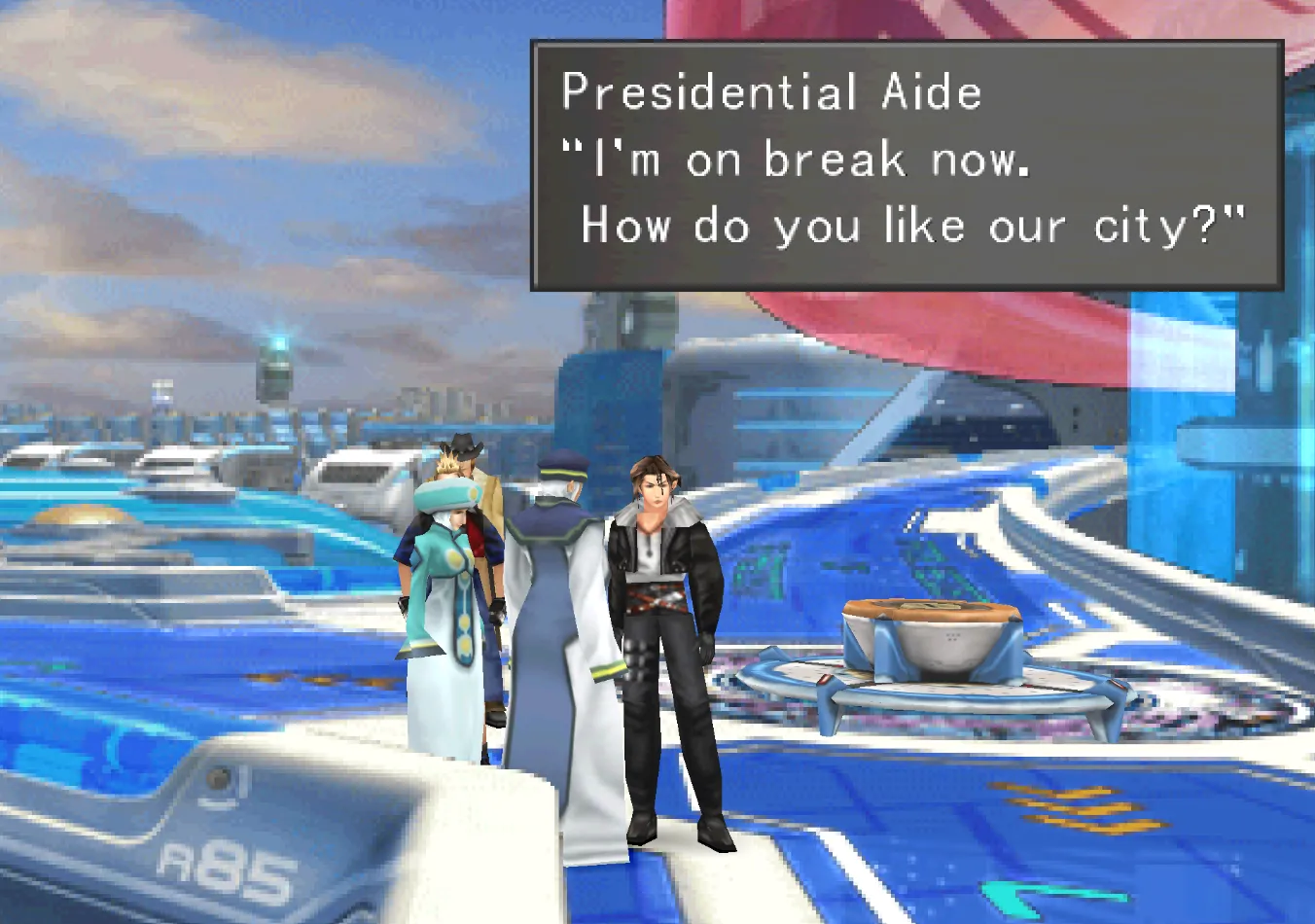
Task: Advance the Presidential Aide dialogue box
Action: tap(906, 165)
